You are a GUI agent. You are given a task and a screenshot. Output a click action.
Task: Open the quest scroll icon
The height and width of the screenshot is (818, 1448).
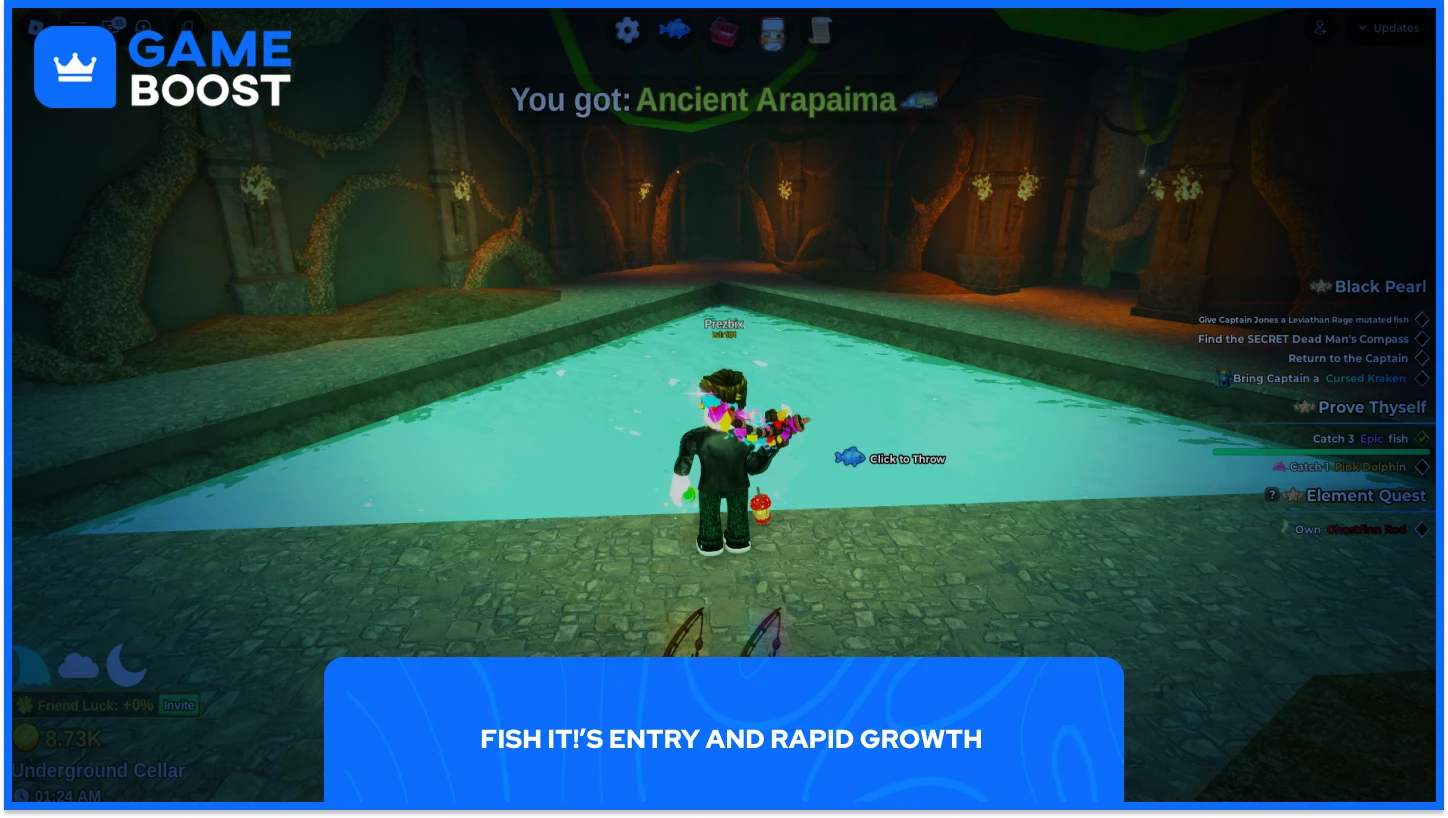coord(820,30)
